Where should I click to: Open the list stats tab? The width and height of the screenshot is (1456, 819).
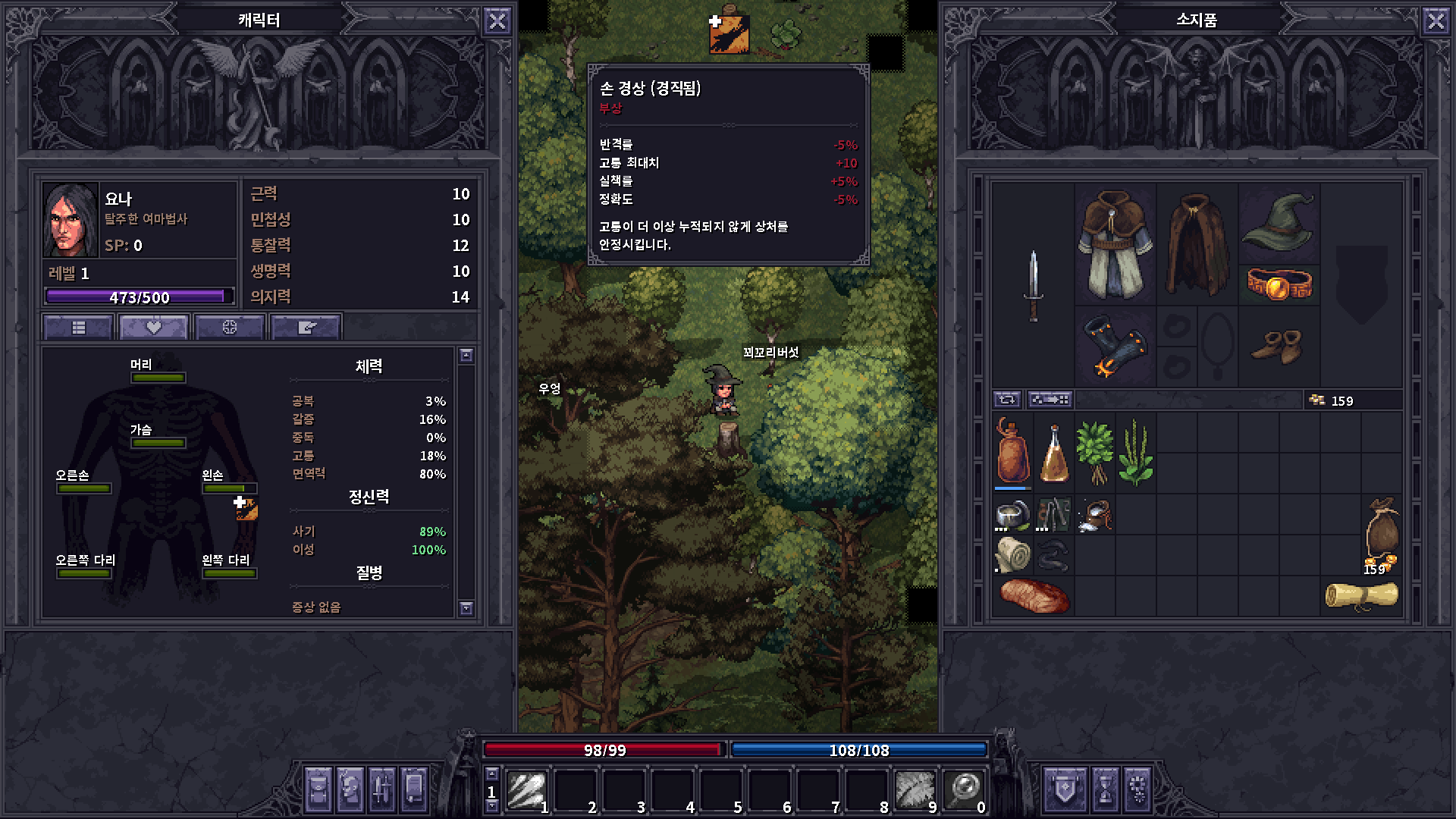coord(79,328)
